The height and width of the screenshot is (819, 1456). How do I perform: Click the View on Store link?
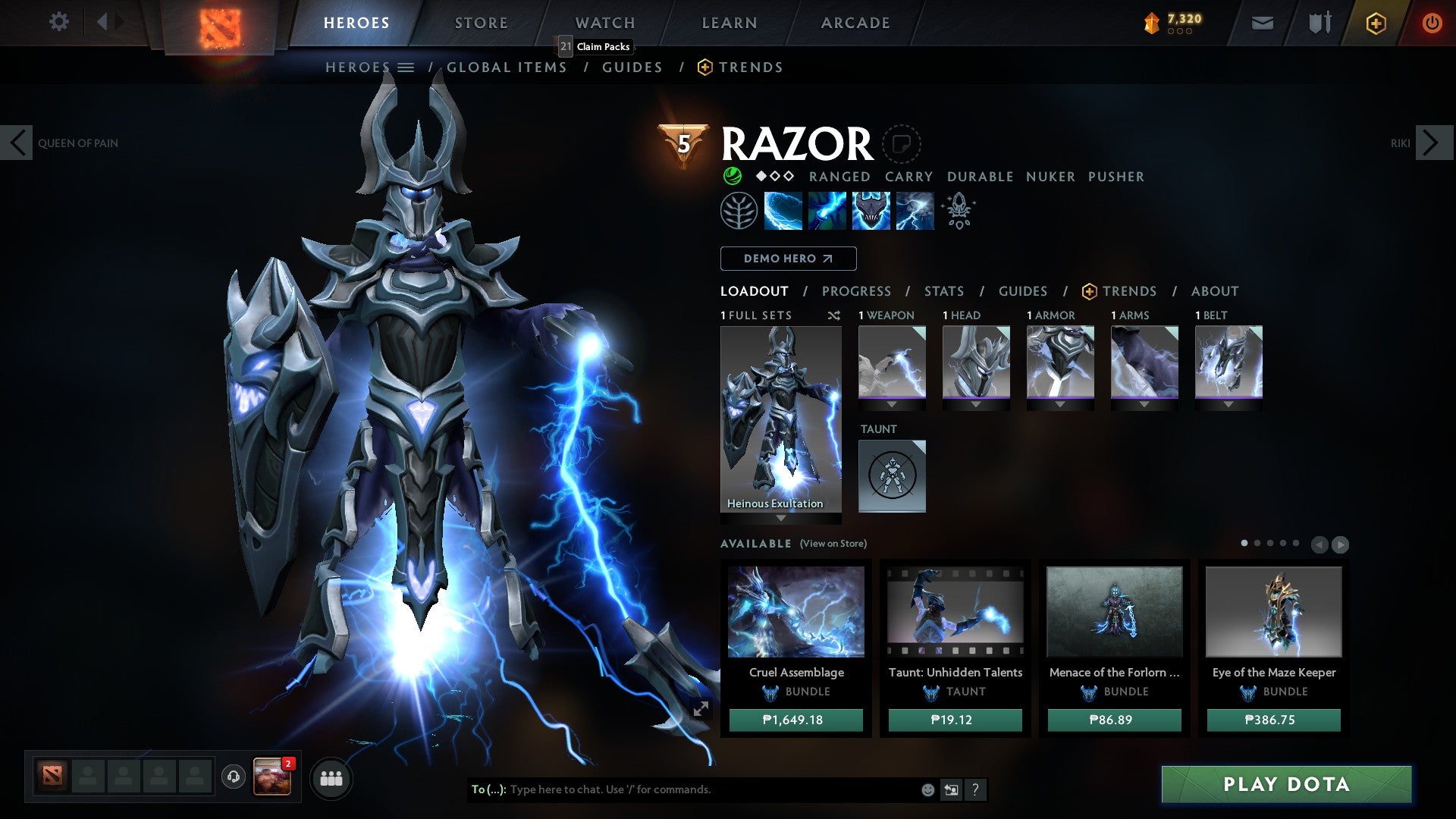pyautogui.click(x=833, y=544)
